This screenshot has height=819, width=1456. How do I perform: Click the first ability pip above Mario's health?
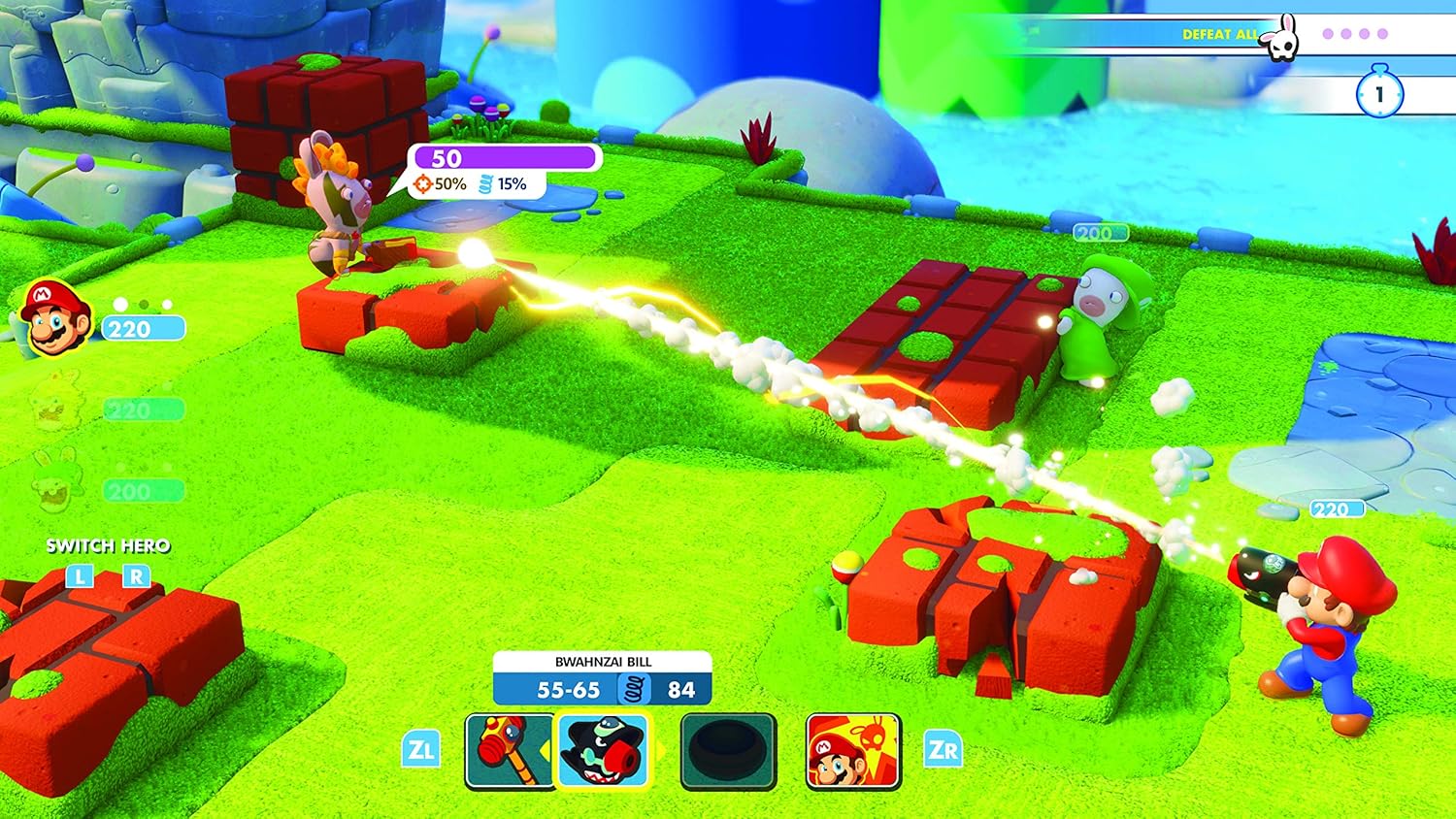coord(119,304)
